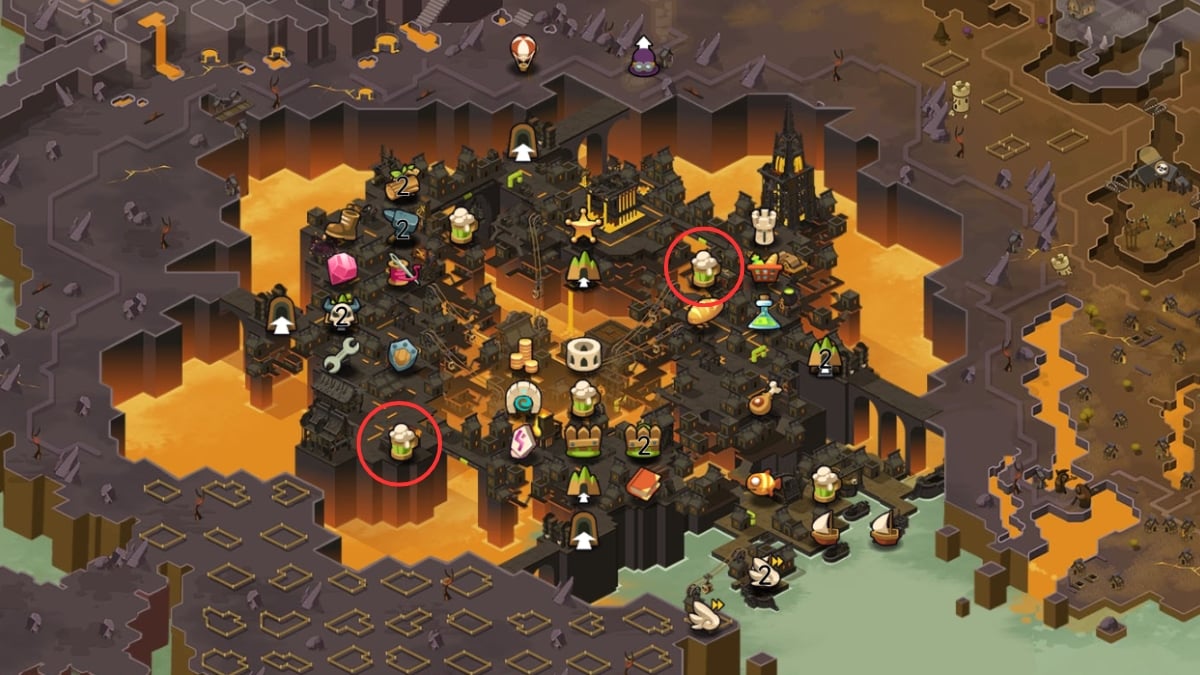Click the gold coin stack marker
This screenshot has width=1200, height=675.
(523, 355)
